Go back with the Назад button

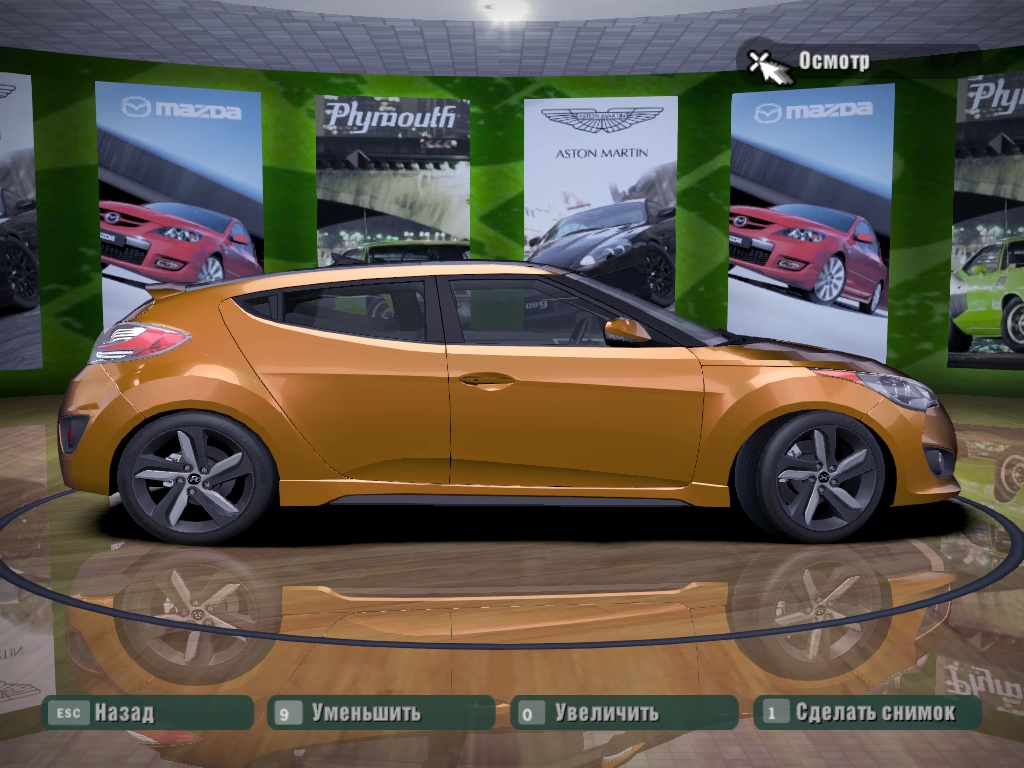[x=146, y=713]
